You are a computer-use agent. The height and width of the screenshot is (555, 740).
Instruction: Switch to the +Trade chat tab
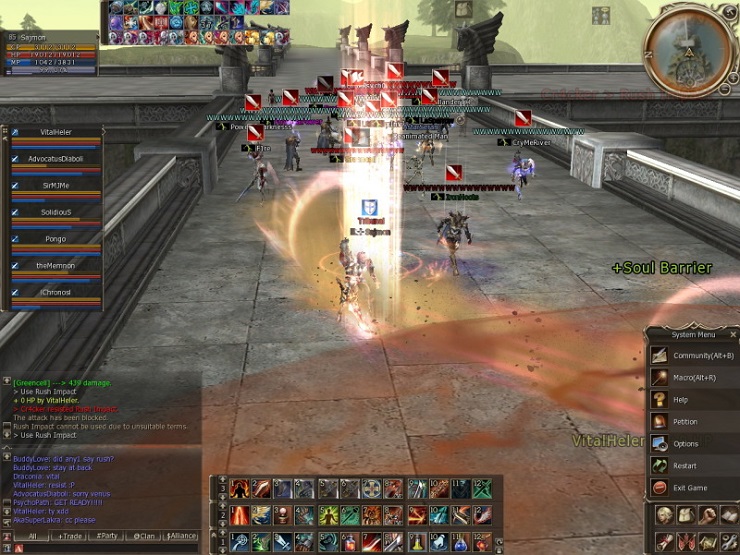(71, 536)
